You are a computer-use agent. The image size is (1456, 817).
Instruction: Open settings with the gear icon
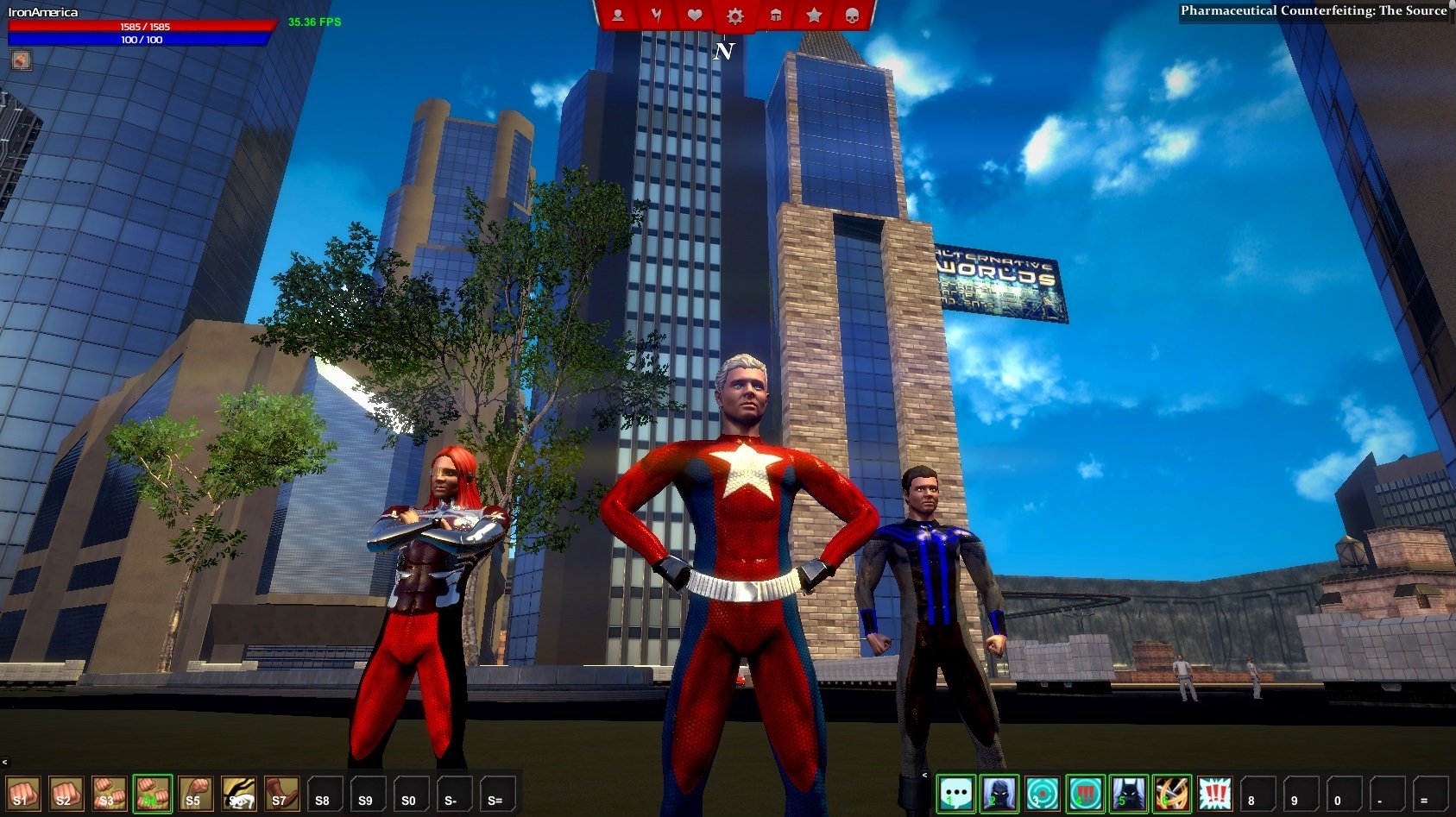click(x=734, y=15)
